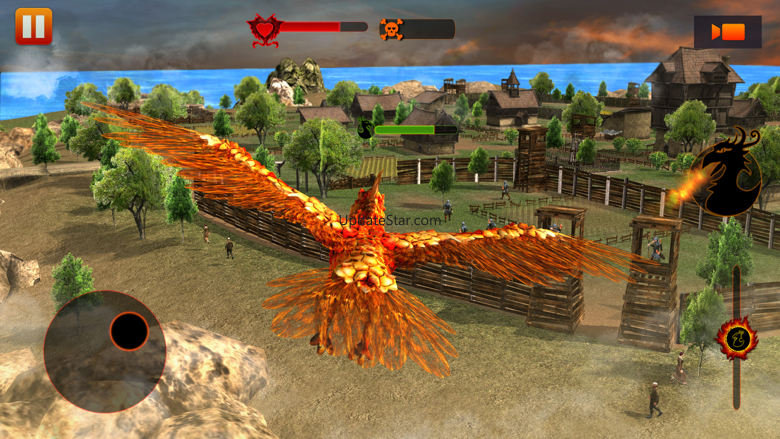Tap the flame emblem on altitude slider
Screen dimensions: 780x439
pos(737,338)
